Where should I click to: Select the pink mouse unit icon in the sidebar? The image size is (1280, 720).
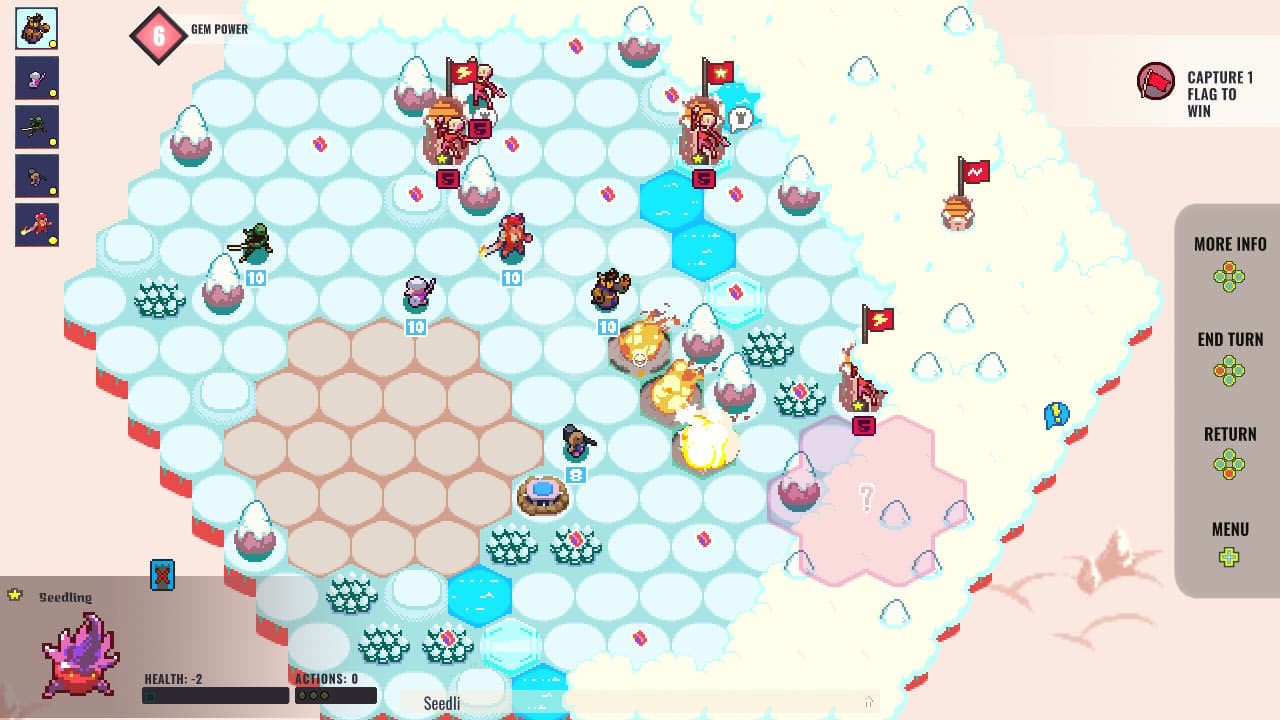[x=35, y=78]
